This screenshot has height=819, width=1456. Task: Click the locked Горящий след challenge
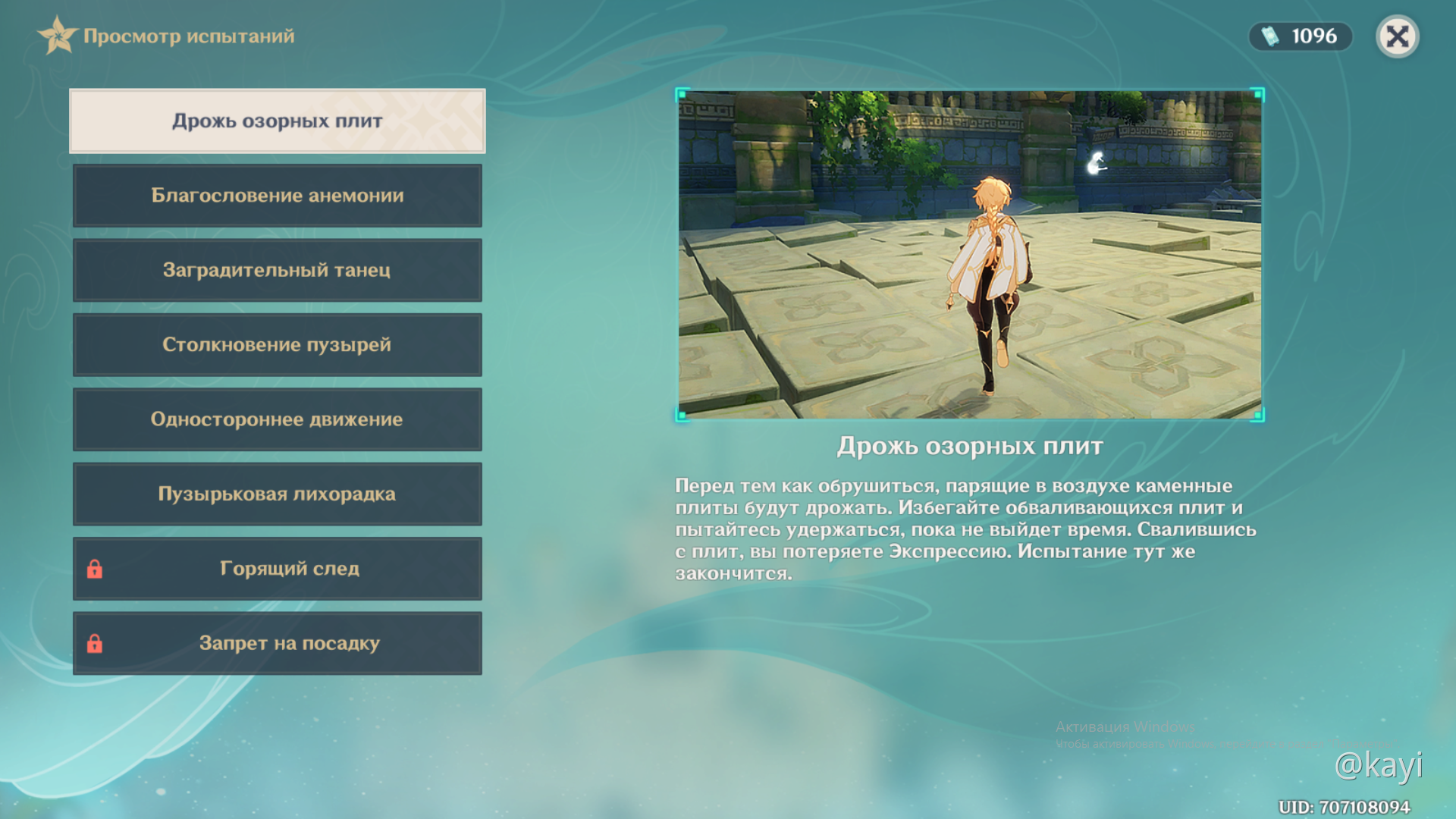[x=278, y=569]
